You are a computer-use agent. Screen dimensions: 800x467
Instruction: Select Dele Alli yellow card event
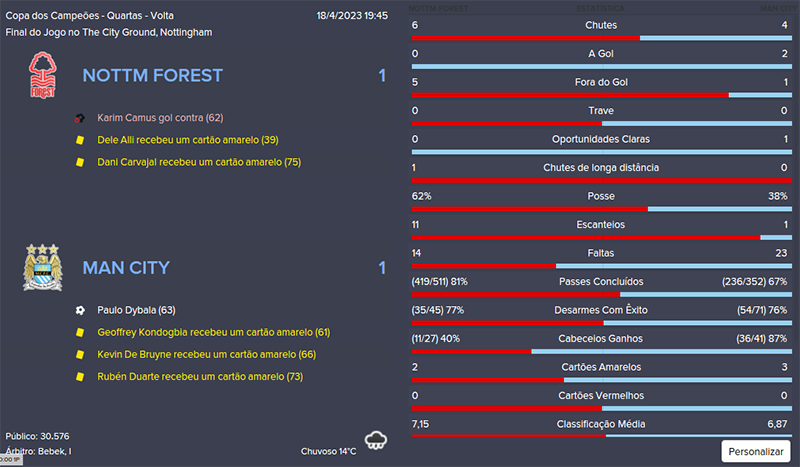(x=187, y=140)
